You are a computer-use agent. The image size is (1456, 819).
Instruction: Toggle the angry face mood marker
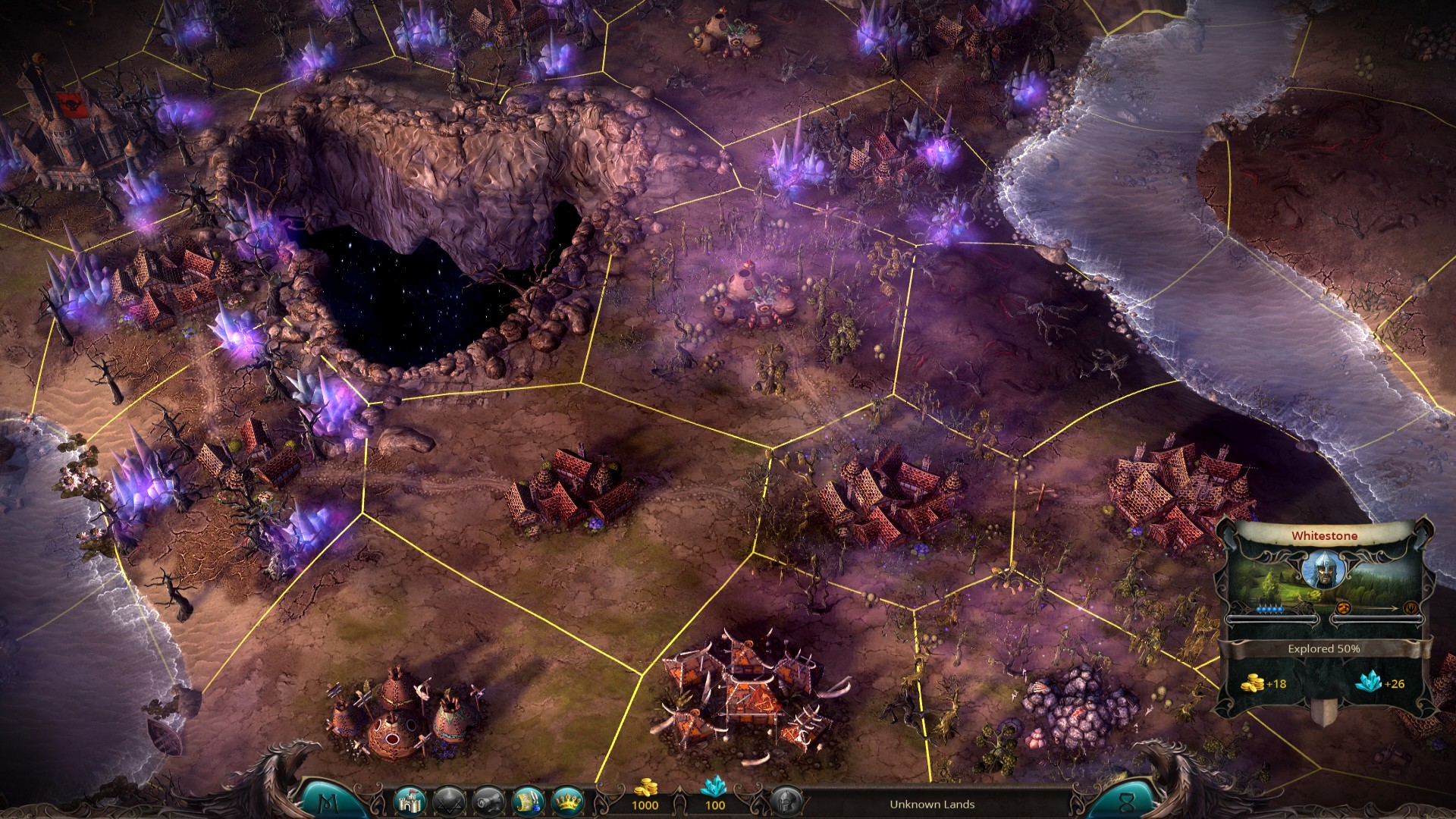tap(1344, 608)
